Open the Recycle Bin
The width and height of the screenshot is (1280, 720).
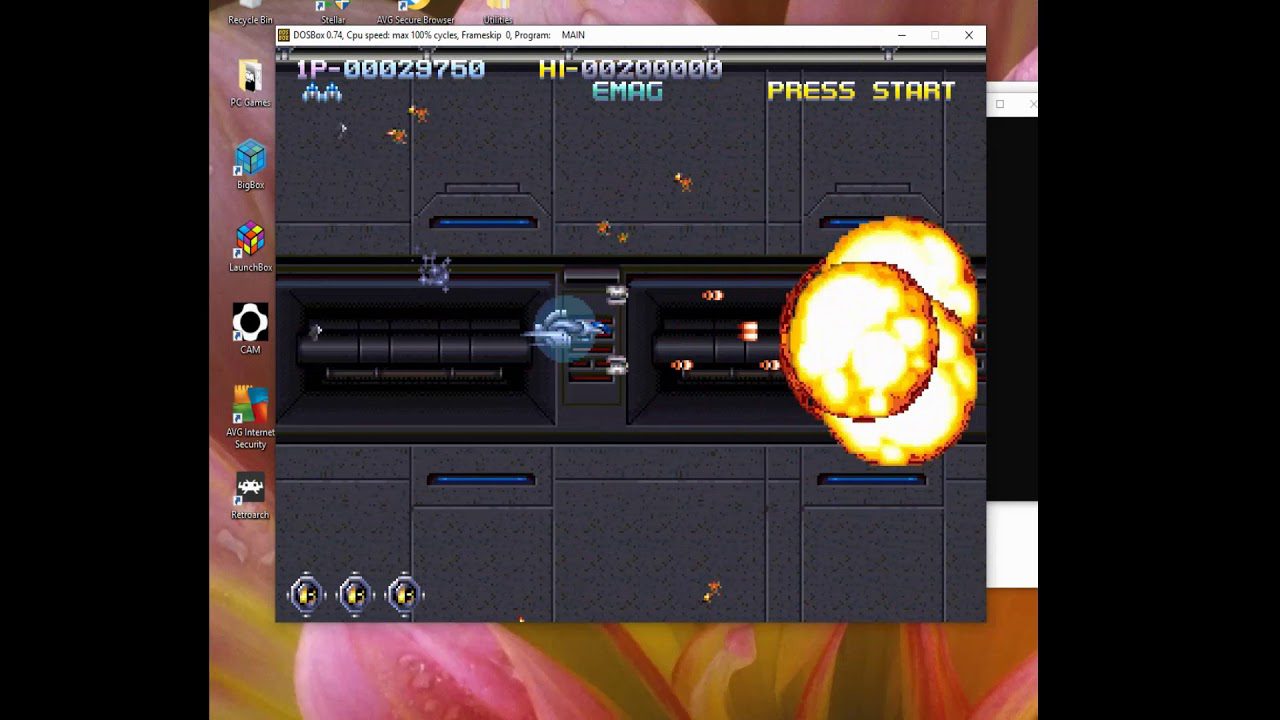click(x=248, y=8)
